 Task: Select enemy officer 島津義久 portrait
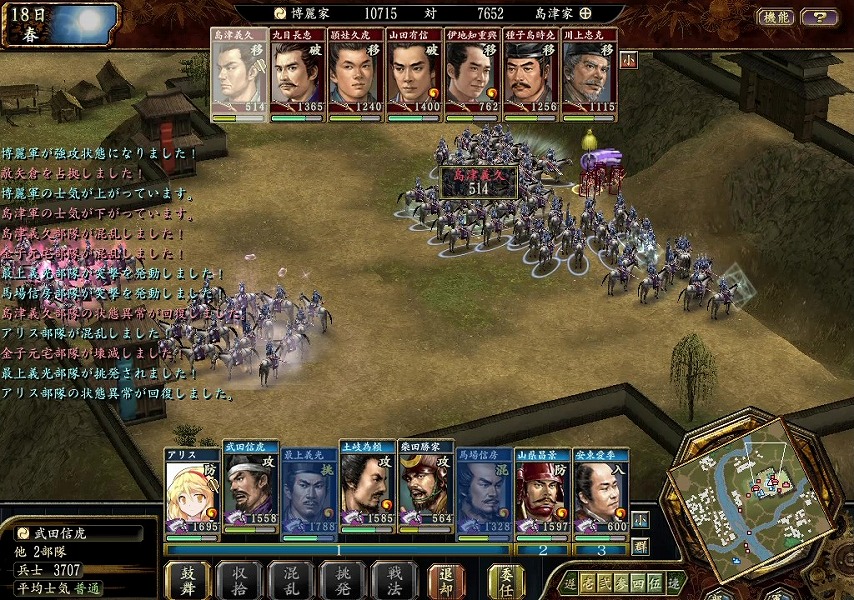(239, 77)
